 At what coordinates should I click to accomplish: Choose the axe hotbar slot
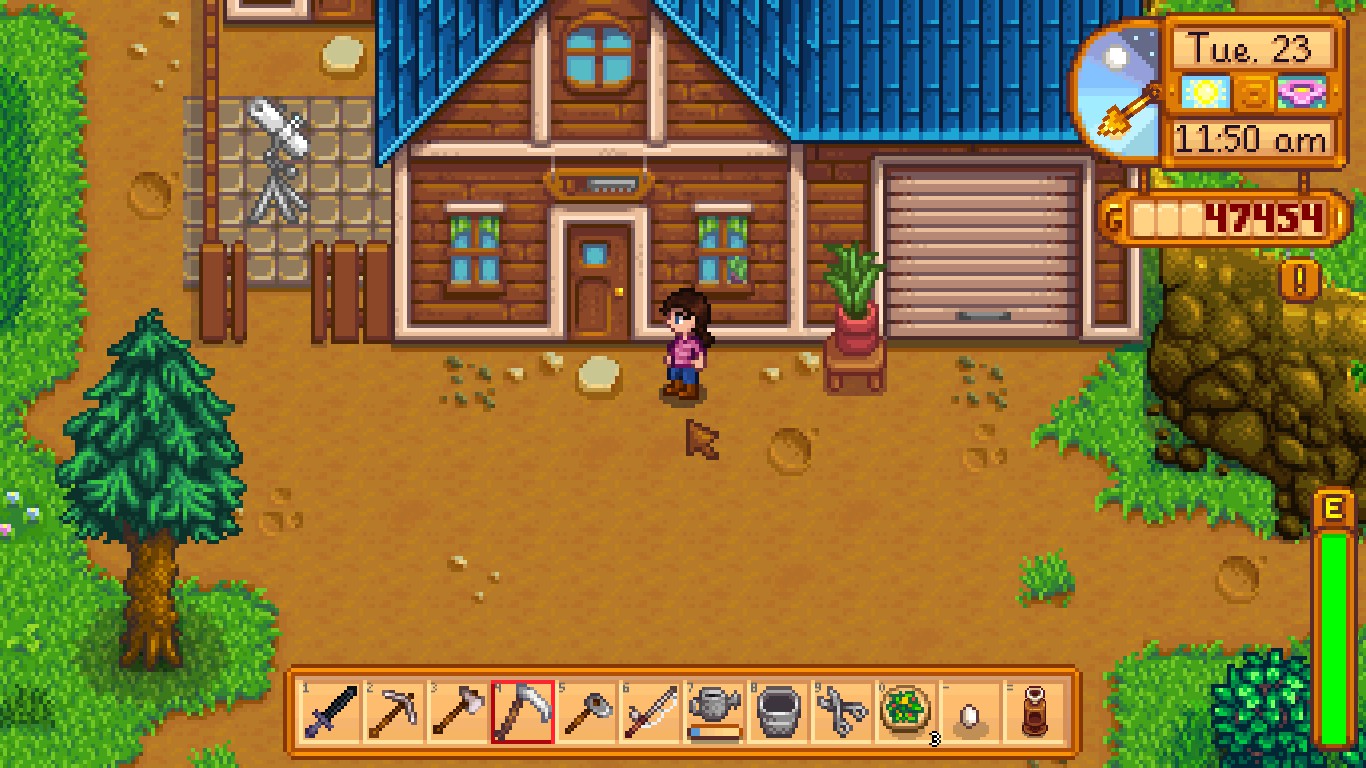click(x=459, y=712)
